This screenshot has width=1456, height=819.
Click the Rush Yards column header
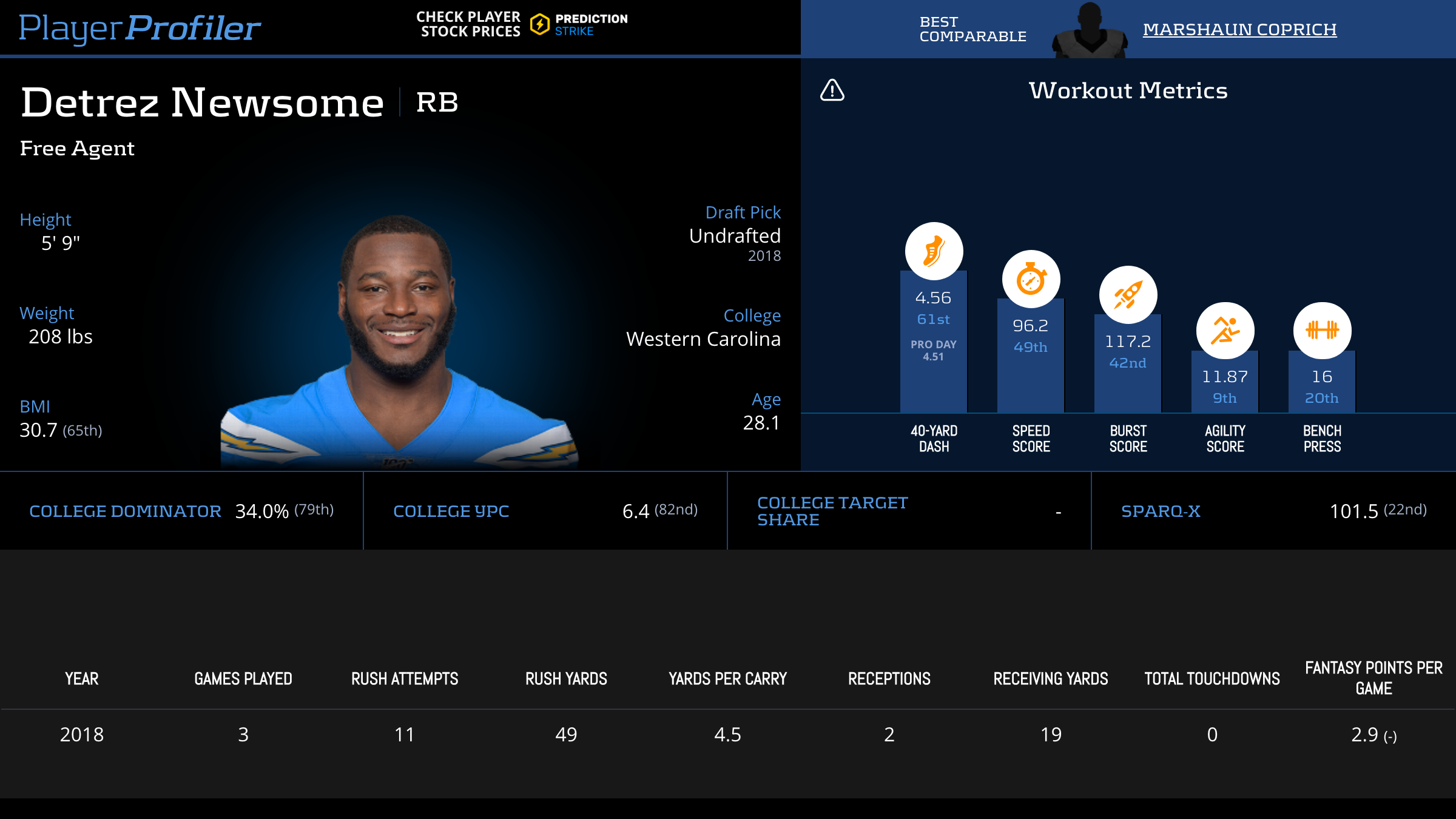point(566,679)
